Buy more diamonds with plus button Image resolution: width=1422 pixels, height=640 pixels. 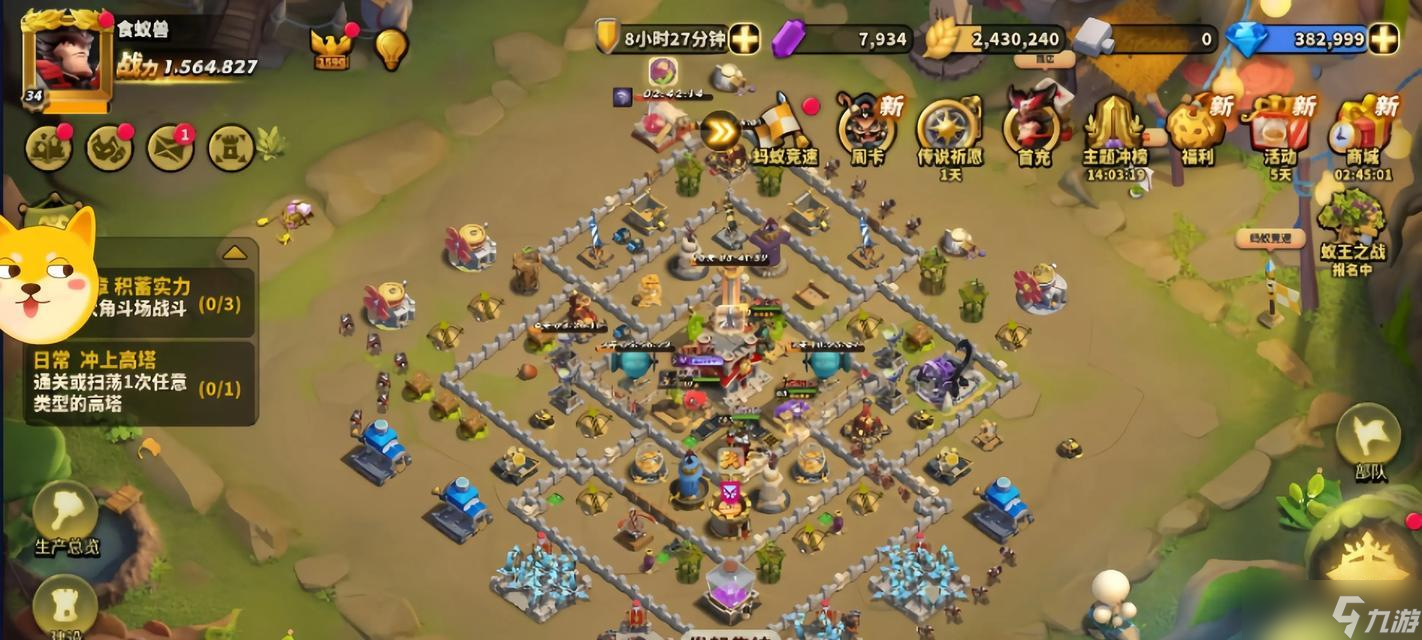pyautogui.click(x=1384, y=39)
